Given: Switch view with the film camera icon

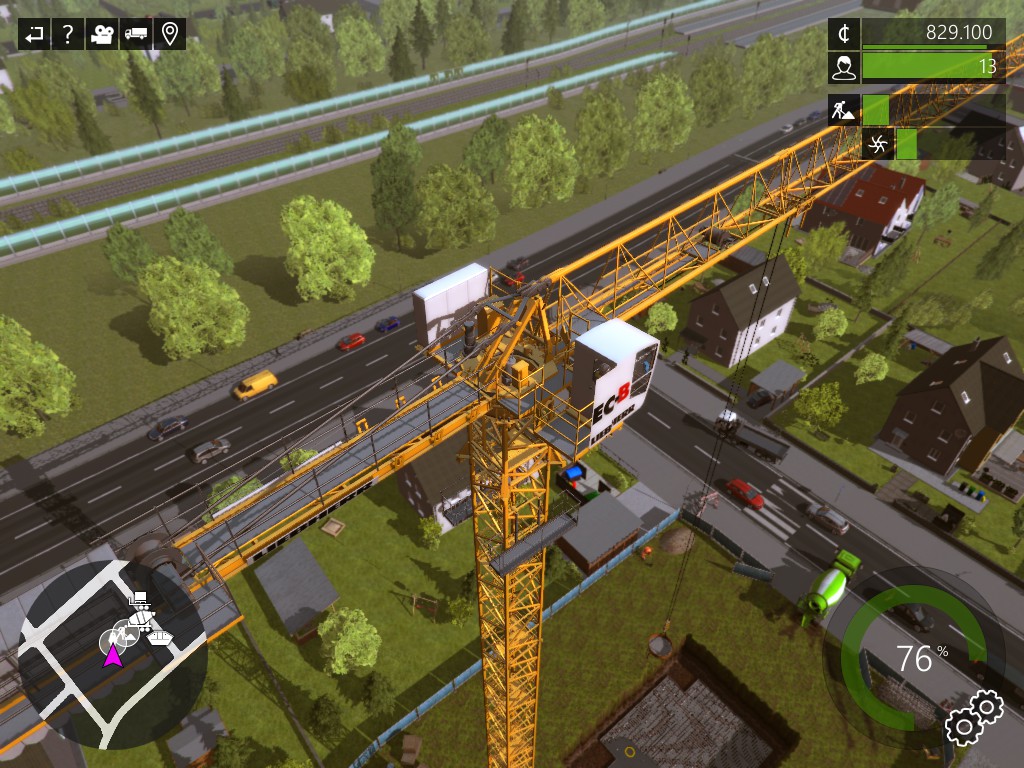Looking at the screenshot, I should click(101, 34).
